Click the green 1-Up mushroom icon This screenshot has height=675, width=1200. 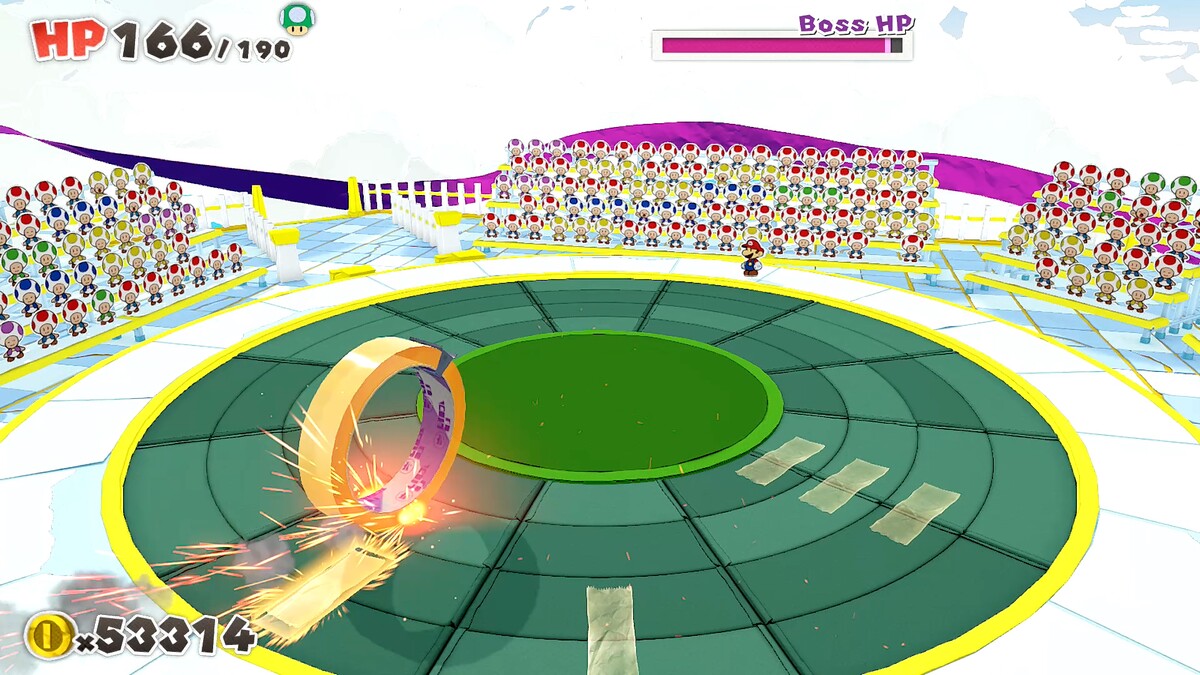tap(295, 19)
